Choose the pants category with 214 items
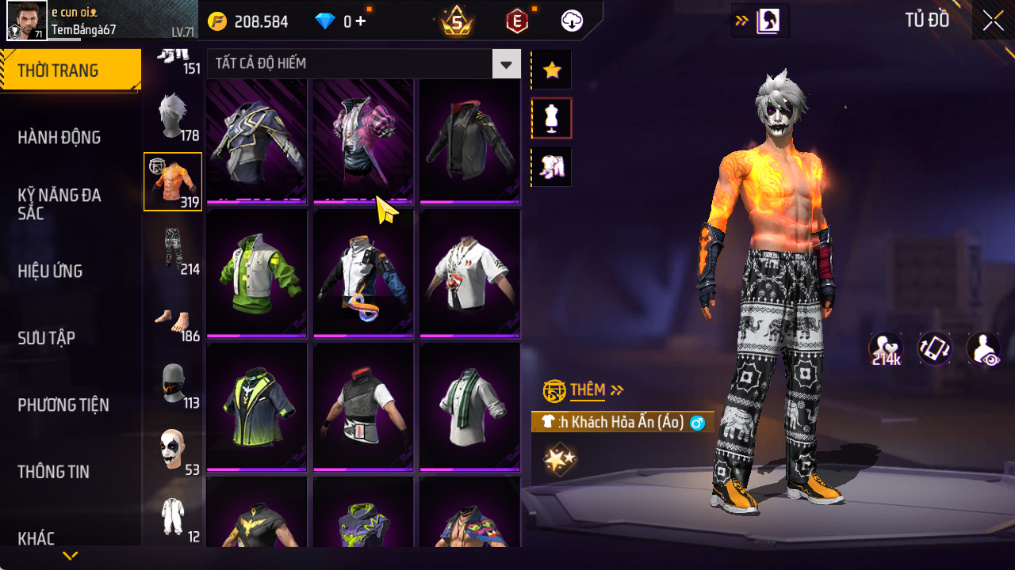This screenshot has height=570, width=1015. click(x=173, y=250)
